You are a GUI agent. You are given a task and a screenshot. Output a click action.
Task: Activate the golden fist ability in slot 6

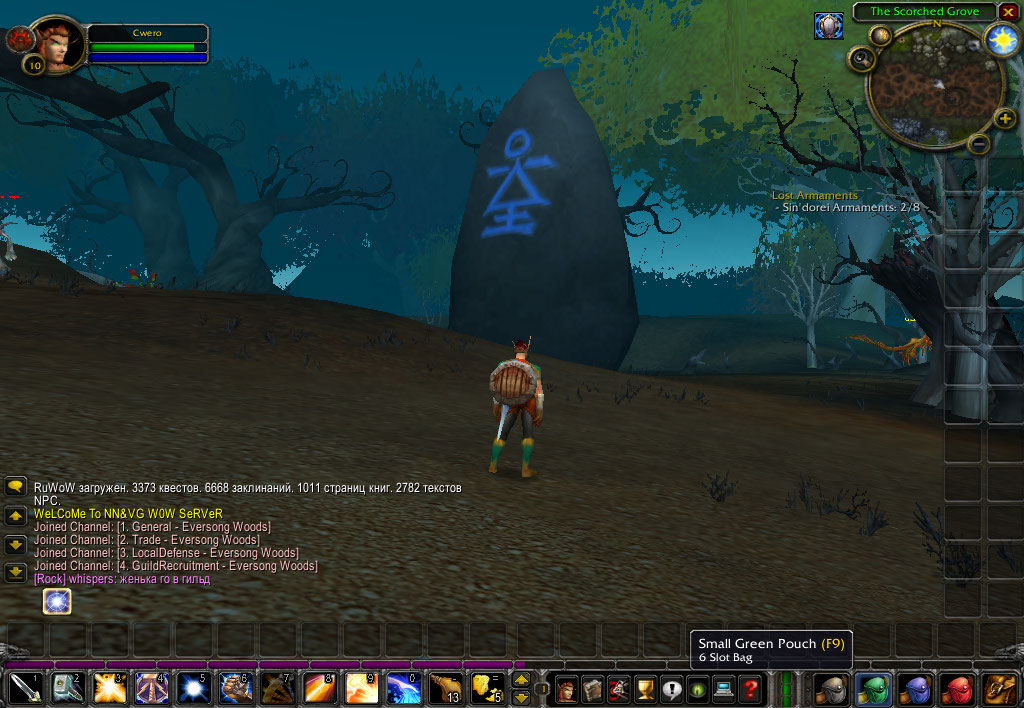[x=235, y=688]
